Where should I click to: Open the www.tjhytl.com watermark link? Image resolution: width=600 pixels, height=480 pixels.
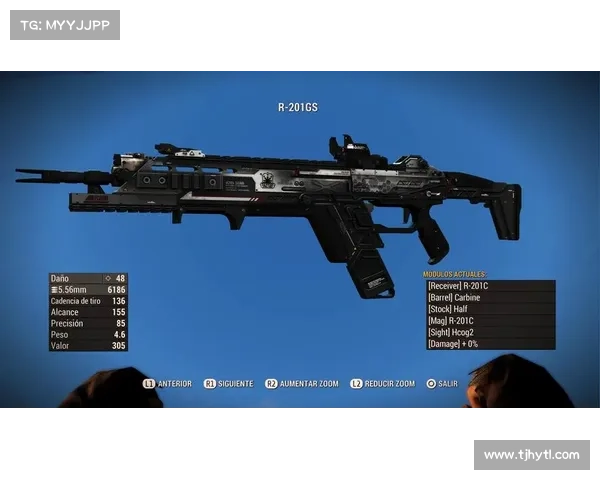coord(531,455)
